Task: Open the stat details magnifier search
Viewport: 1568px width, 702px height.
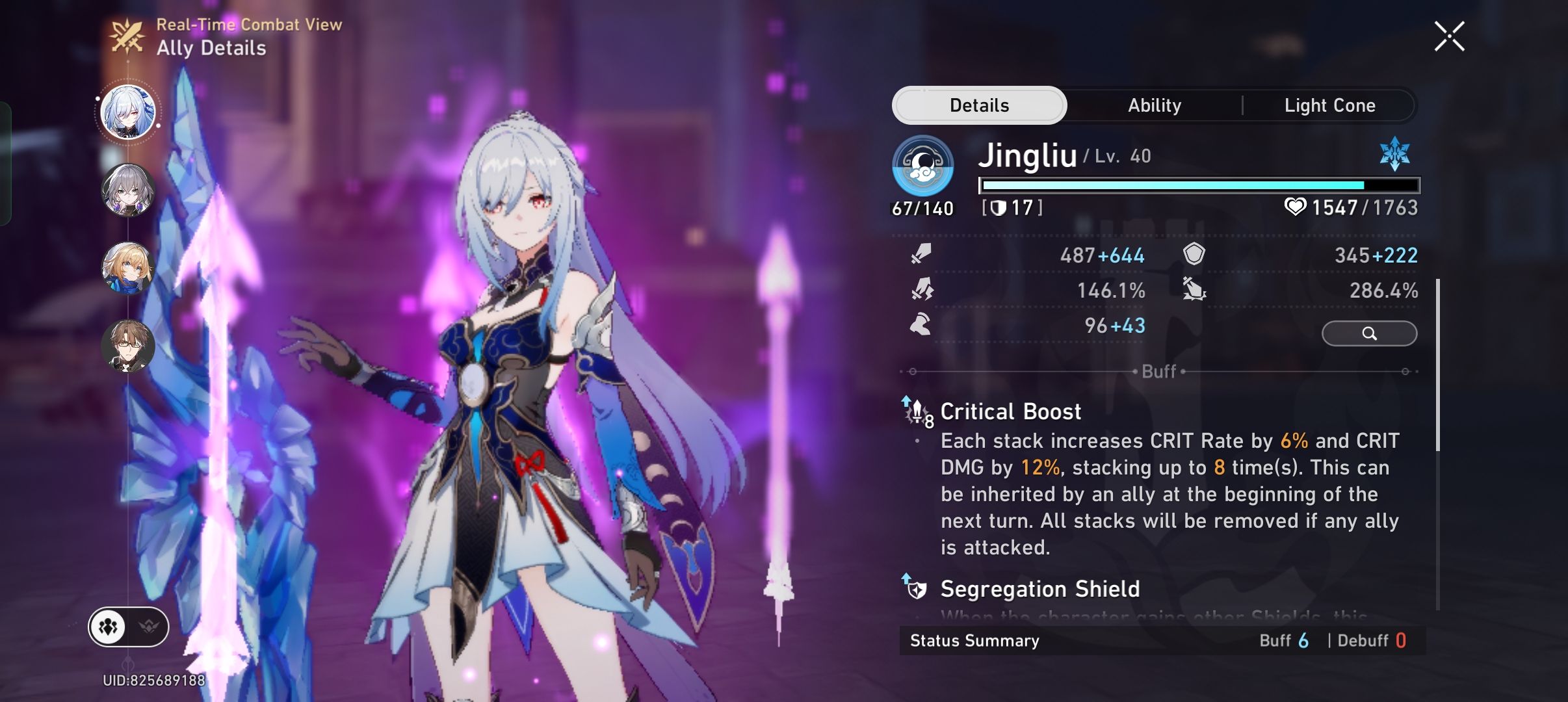Action: tap(1370, 333)
